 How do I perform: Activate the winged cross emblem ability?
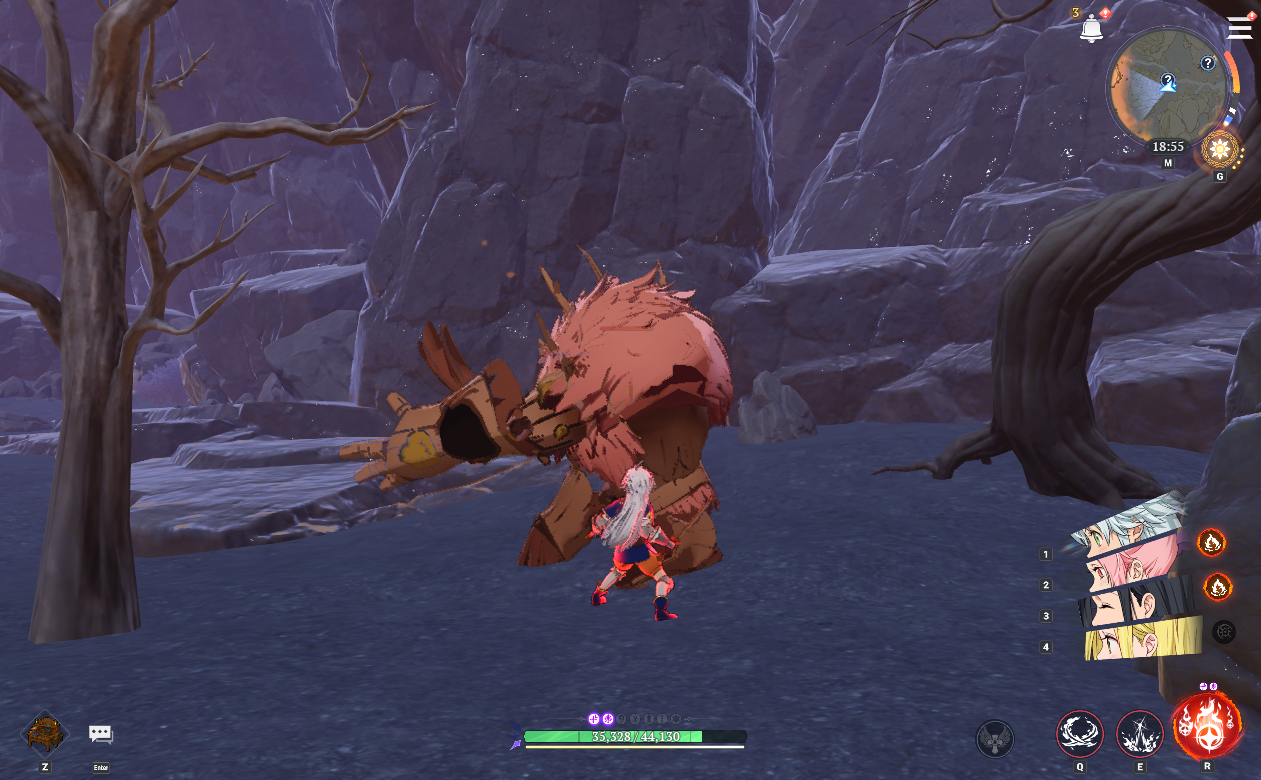coord(994,739)
